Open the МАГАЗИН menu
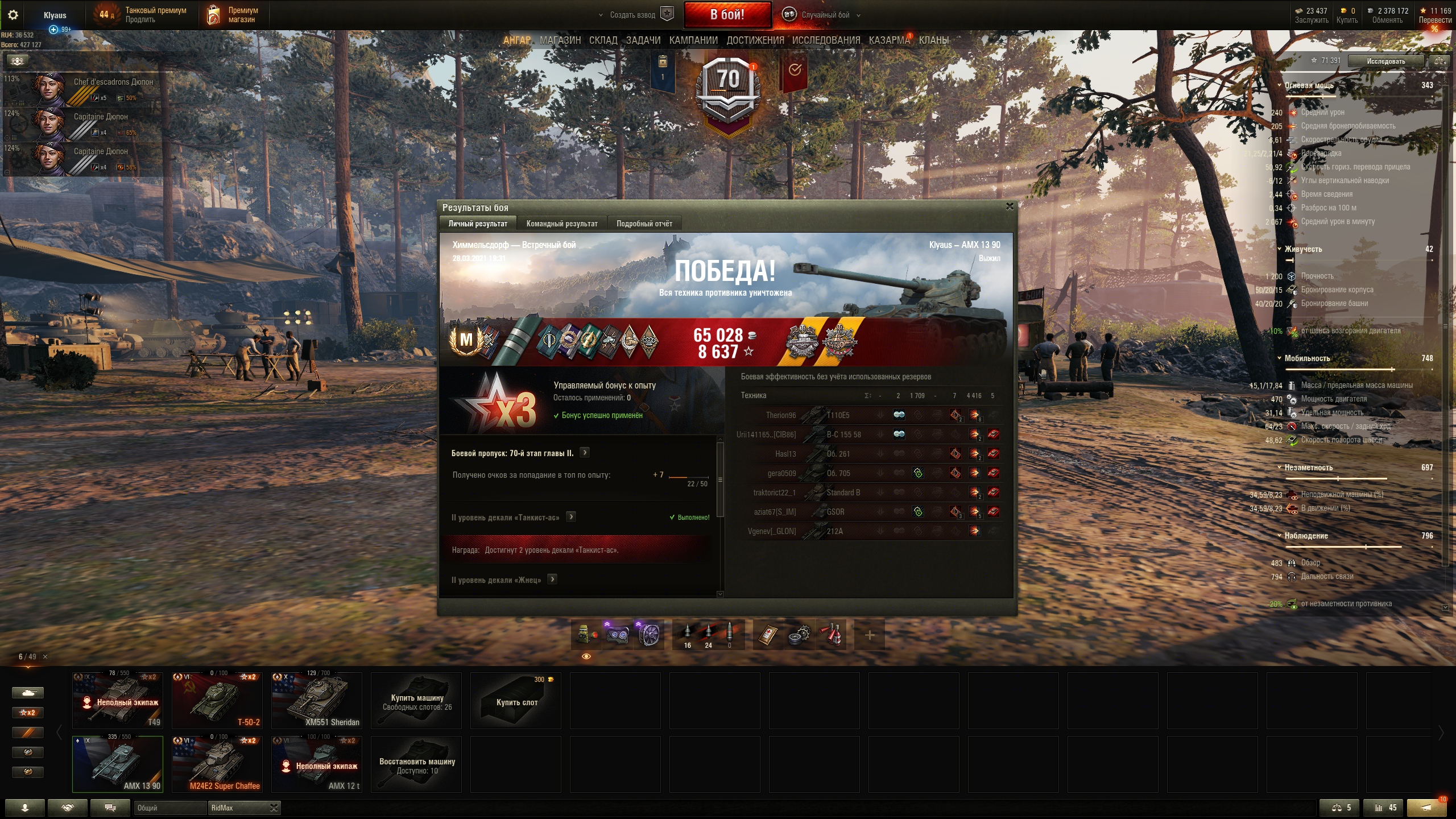The image size is (1456, 819). [x=560, y=40]
